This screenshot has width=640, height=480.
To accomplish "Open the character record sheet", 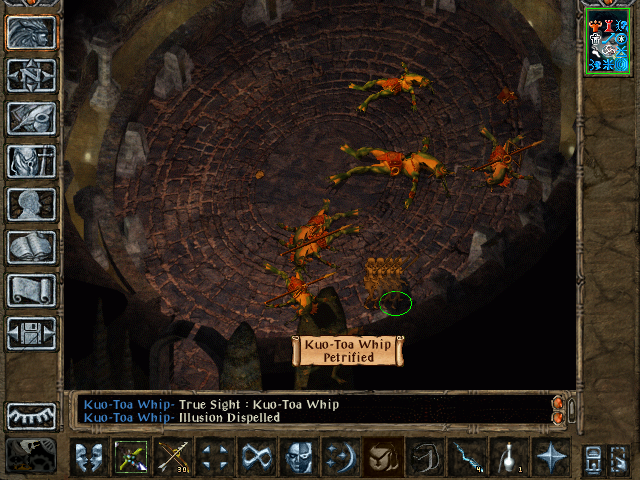I will [32, 204].
